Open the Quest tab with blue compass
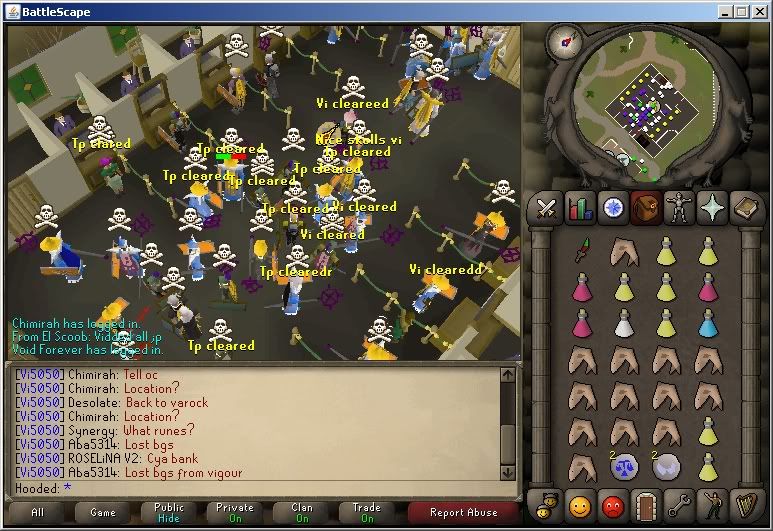The width and height of the screenshot is (773, 531). (613, 208)
